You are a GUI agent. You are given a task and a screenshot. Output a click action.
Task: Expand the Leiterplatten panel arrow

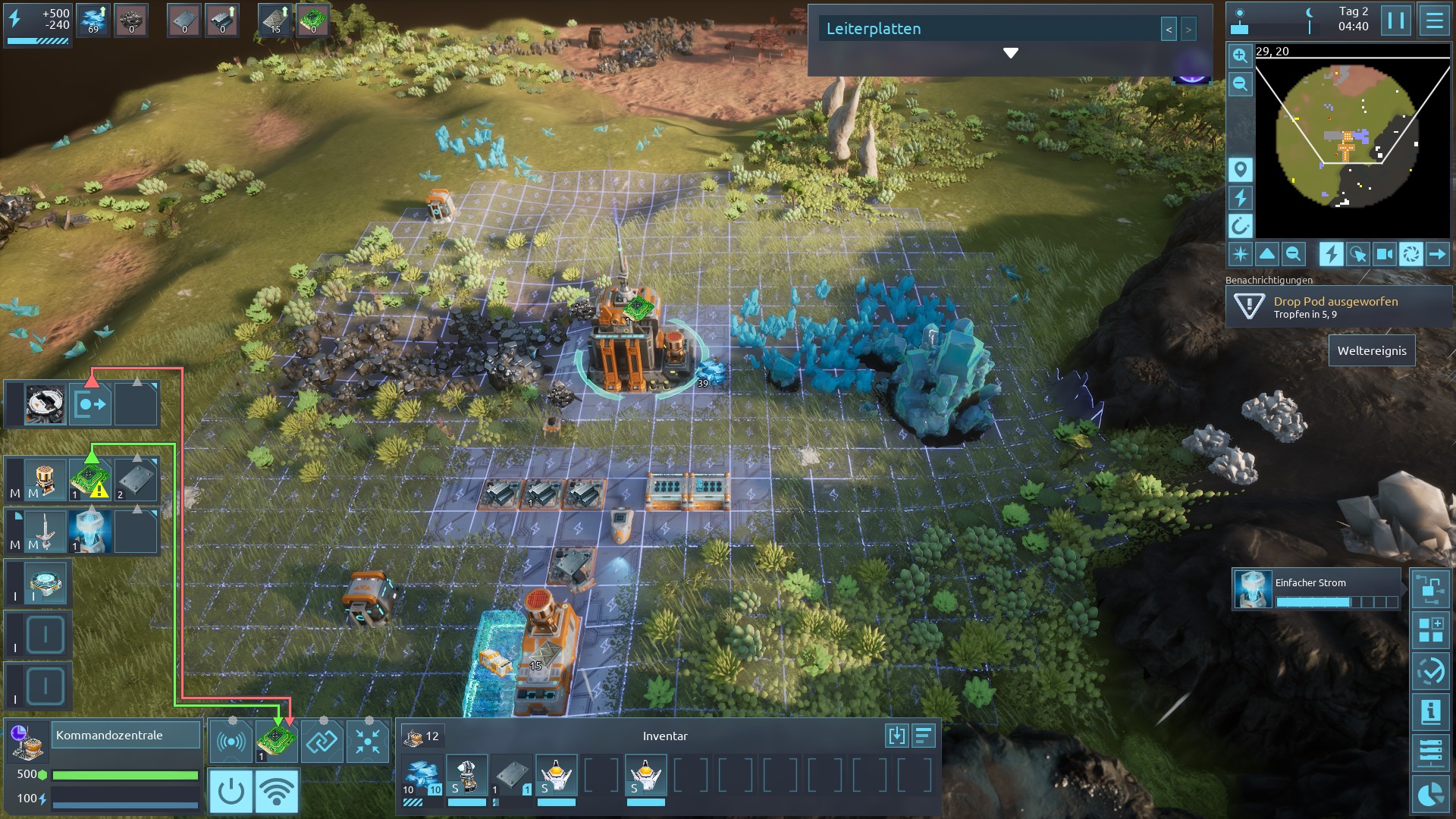[x=1010, y=53]
